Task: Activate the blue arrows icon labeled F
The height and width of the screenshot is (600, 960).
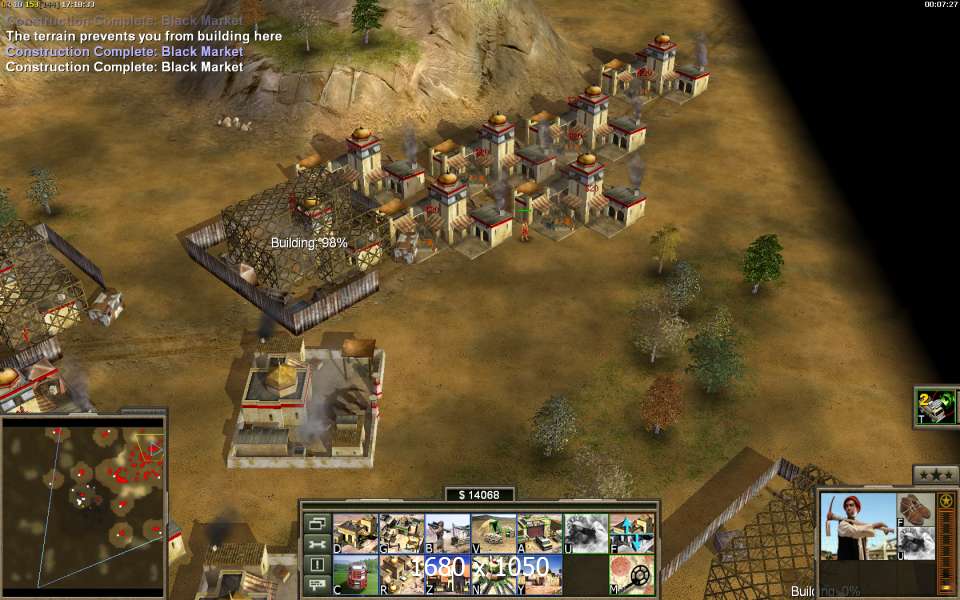Action: 631,533
